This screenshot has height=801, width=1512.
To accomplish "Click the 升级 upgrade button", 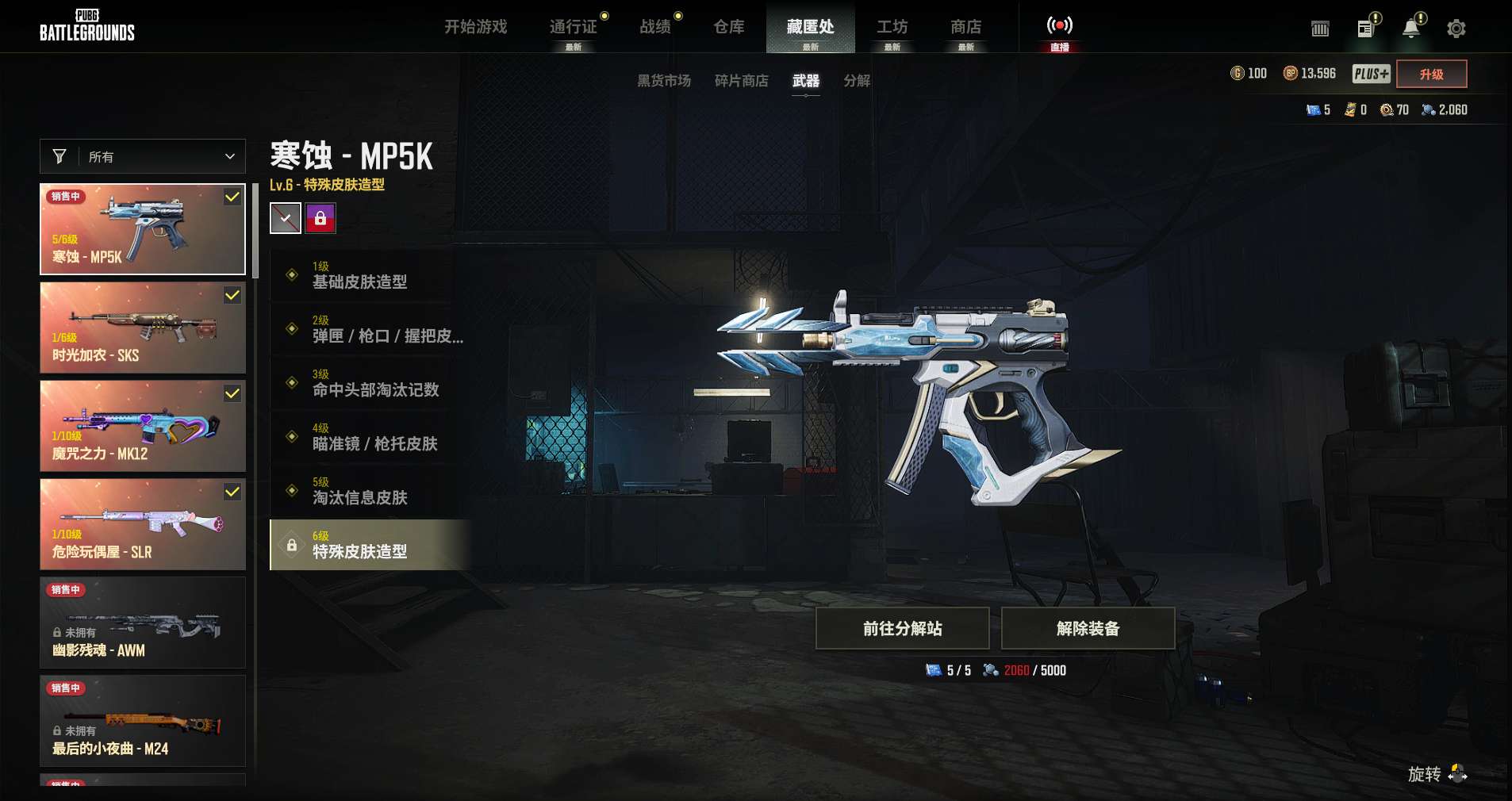I will tap(1431, 74).
